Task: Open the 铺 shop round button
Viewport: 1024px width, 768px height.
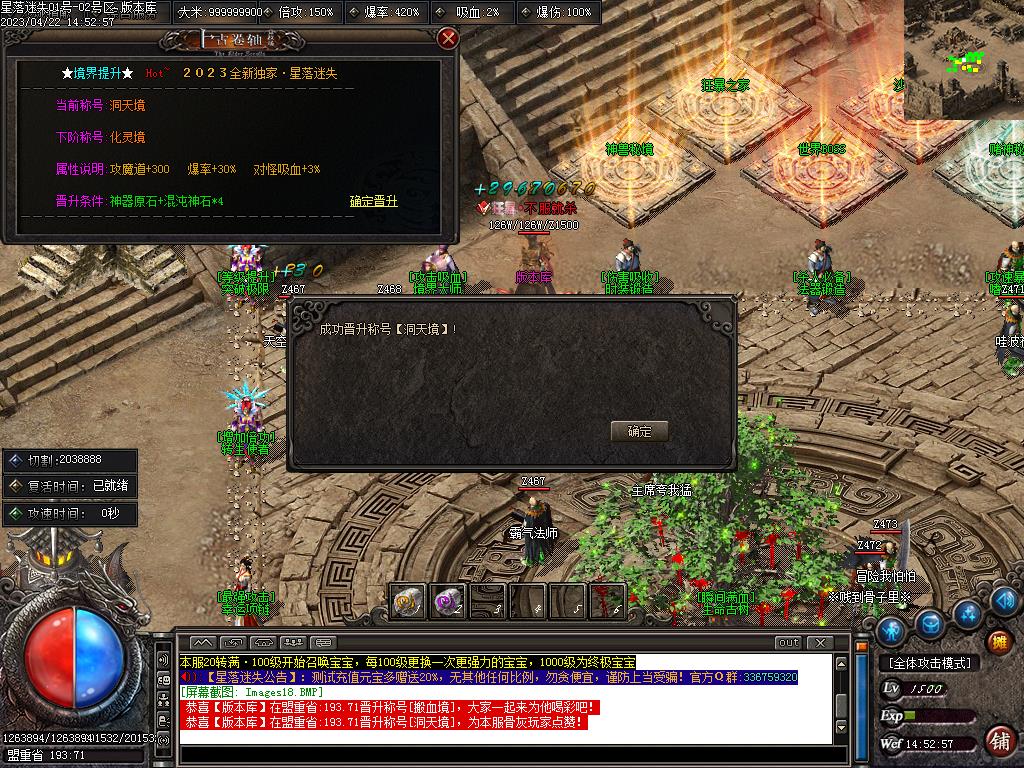Action: point(998,741)
